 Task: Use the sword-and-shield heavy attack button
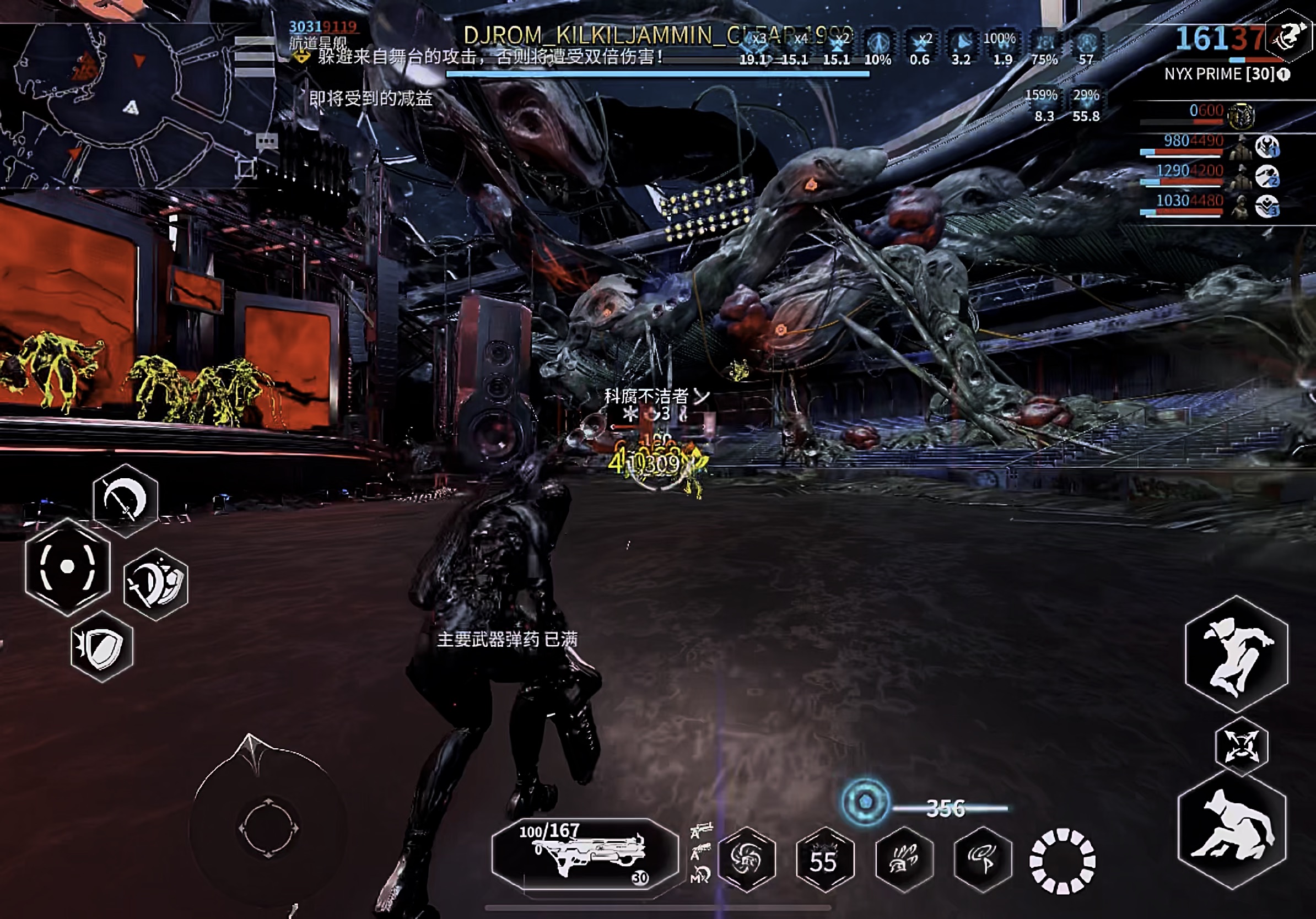155,584
